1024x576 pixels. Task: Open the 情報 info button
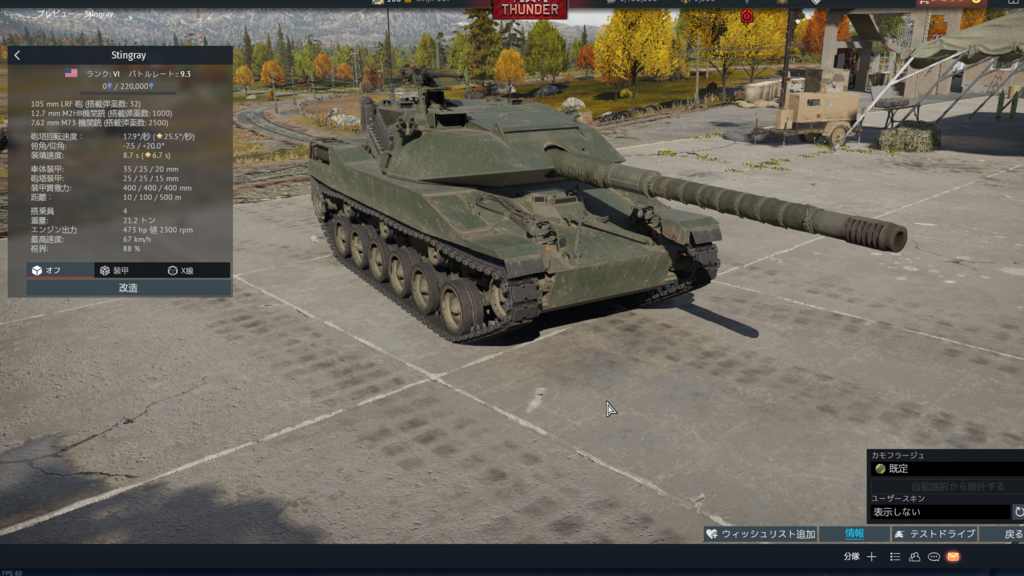pyautogui.click(x=854, y=534)
